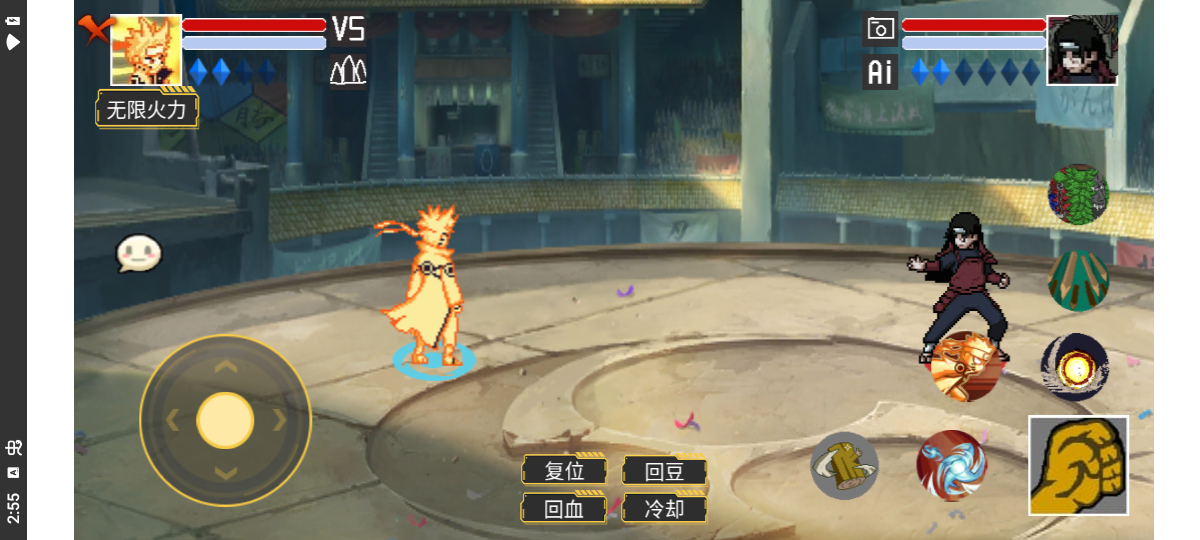The width and height of the screenshot is (1200, 540).
Task: Select the enemy Hashirama portrait
Action: (1082, 50)
